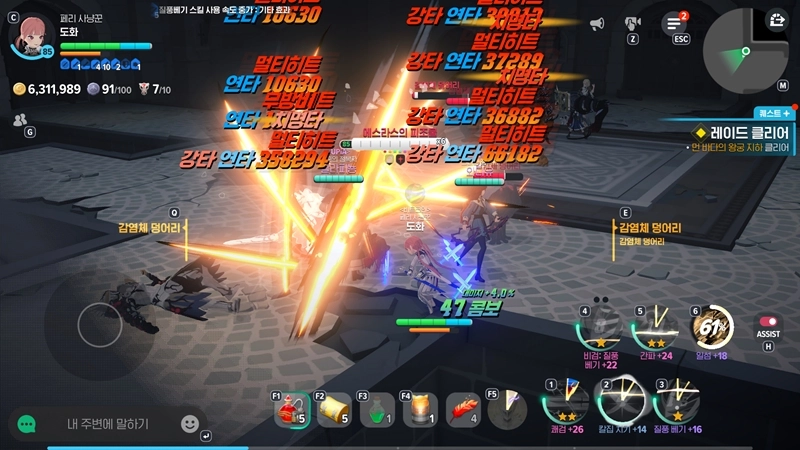Use the 질풍 베기 +16 skill
Image resolution: width=800 pixels, height=450 pixels.
(675, 404)
